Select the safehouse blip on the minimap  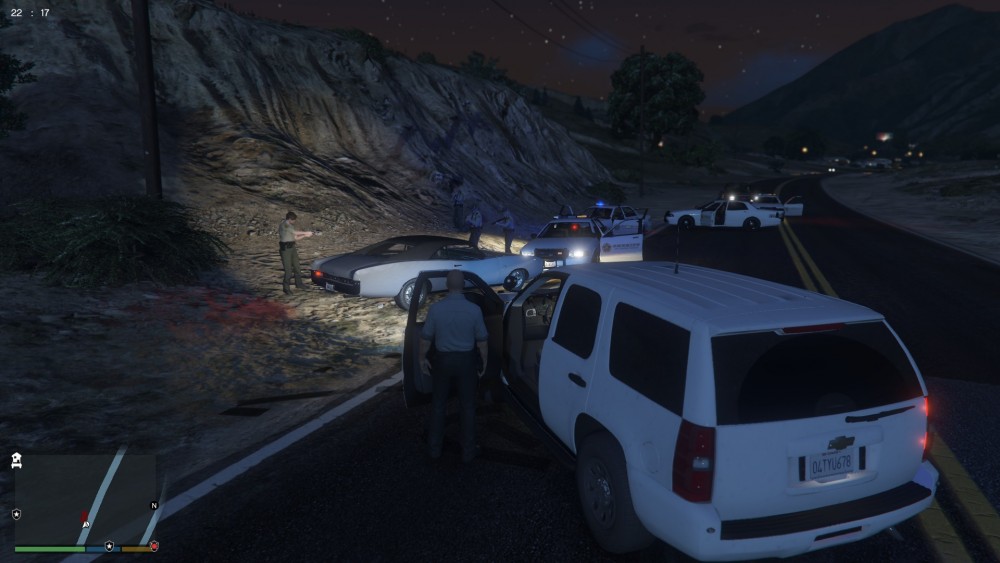click(x=16, y=461)
